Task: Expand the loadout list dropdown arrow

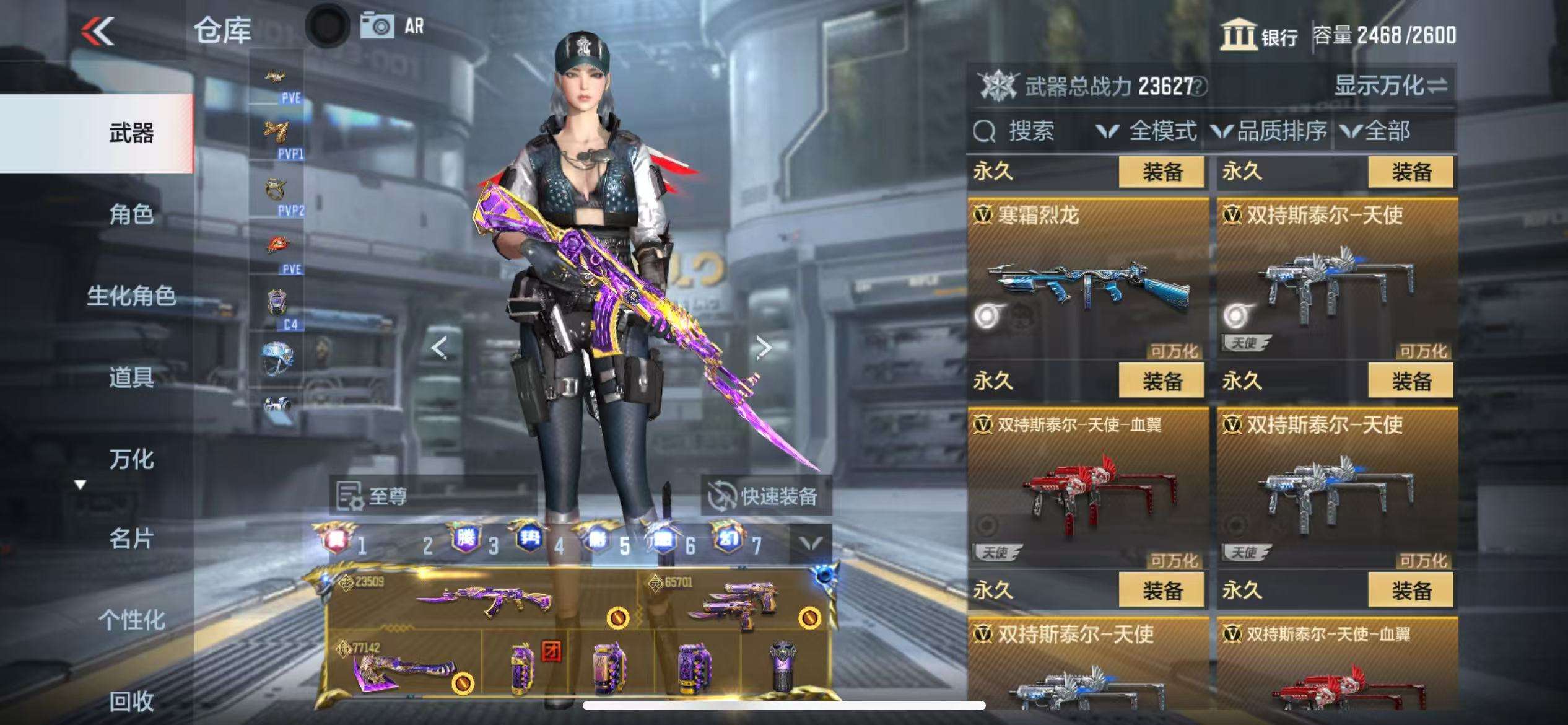Action: pos(811,543)
